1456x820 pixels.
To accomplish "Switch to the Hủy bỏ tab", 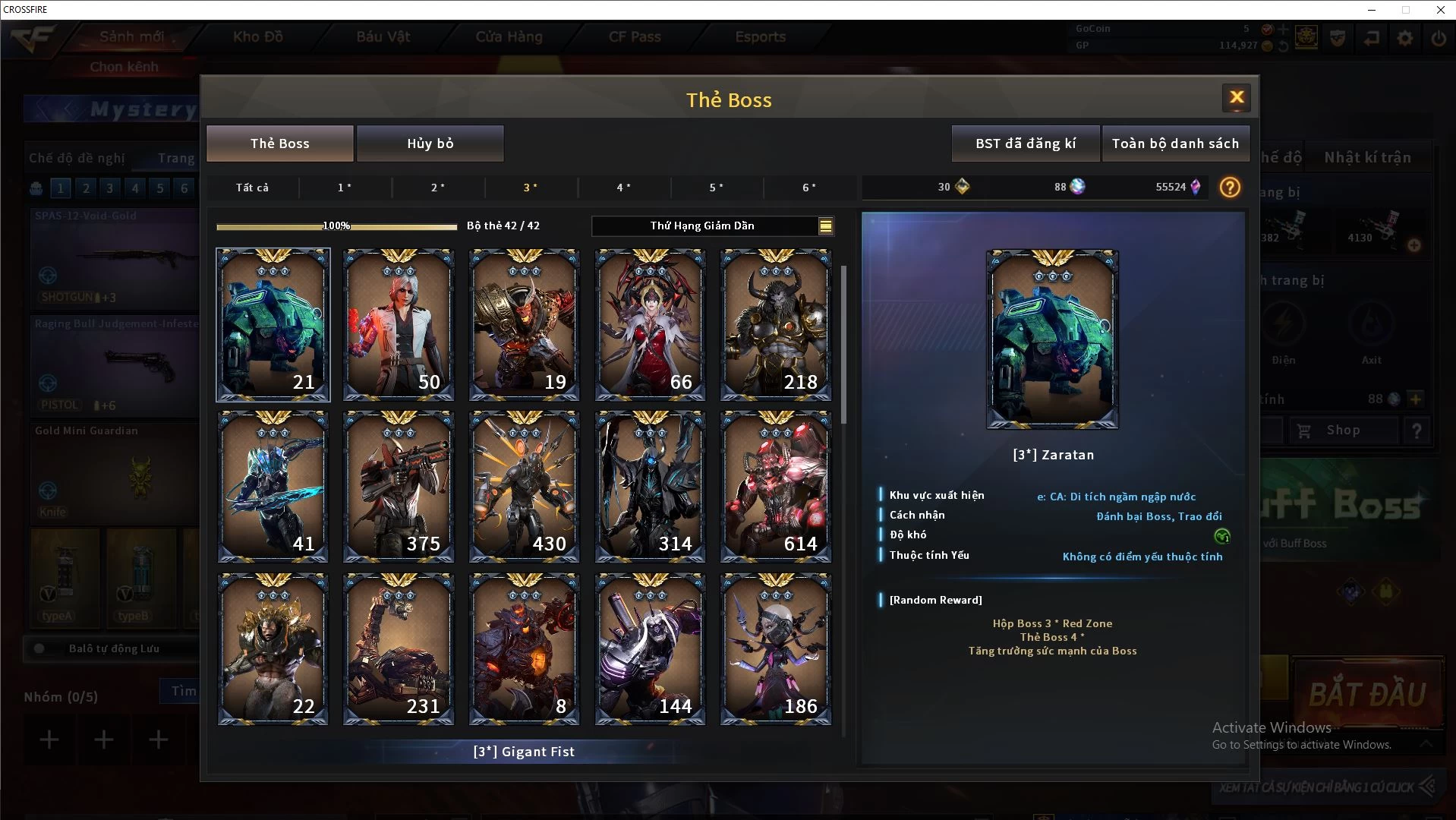I will 430,143.
